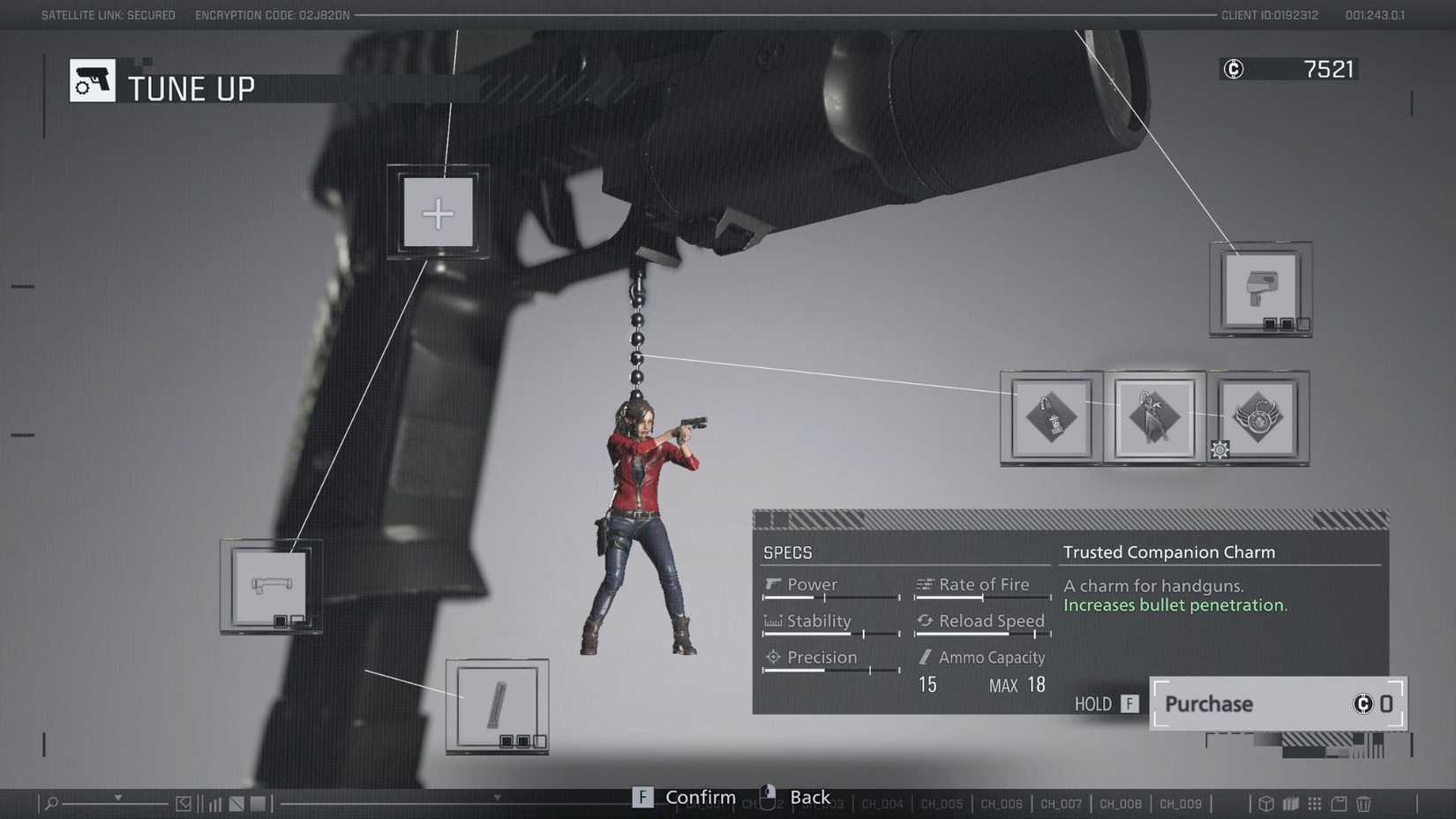Switch to the CH_004 channel tab
Viewport: 1456px width, 819px height.
tap(882, 804)
